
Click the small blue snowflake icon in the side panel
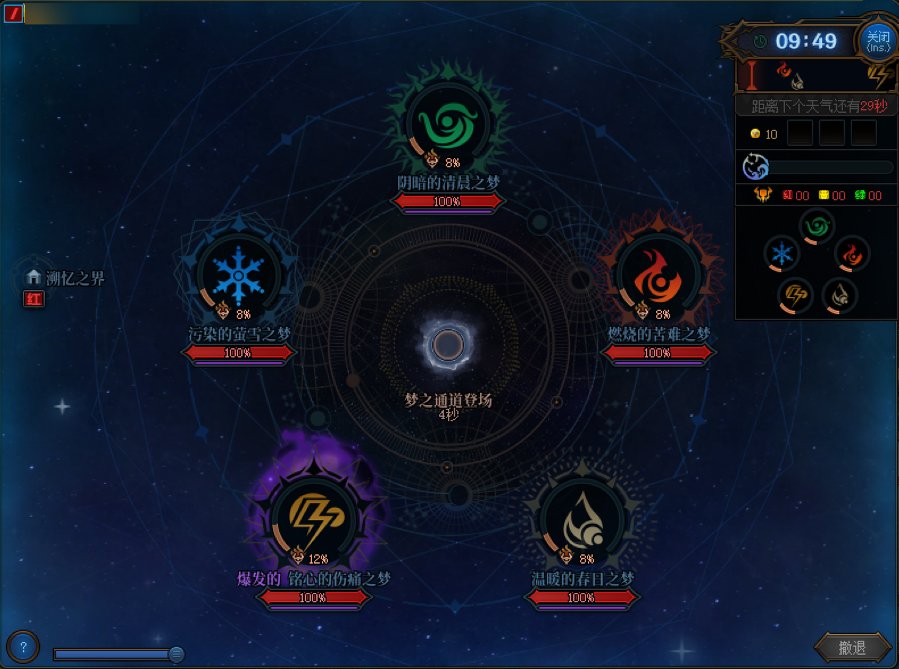pyautogui.click(x=782, y=253)
